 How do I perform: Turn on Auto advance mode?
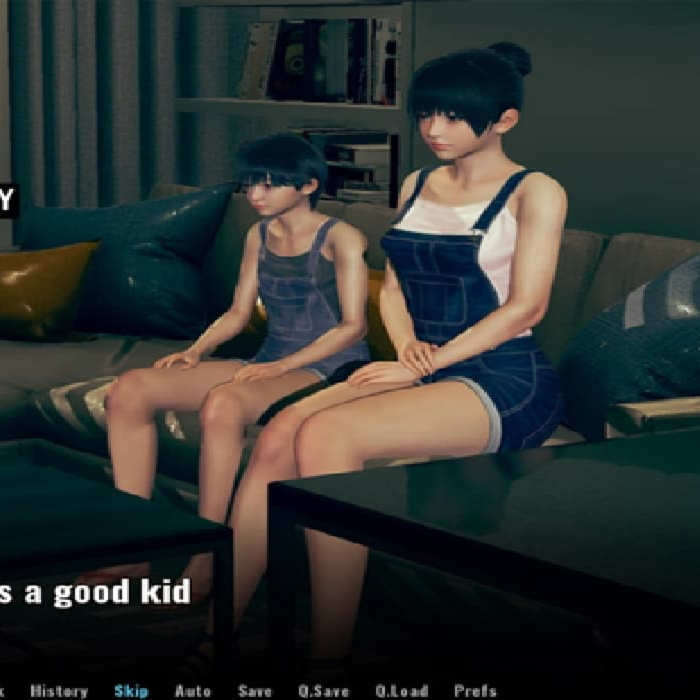pyautogui.click(x=193, y=690)
